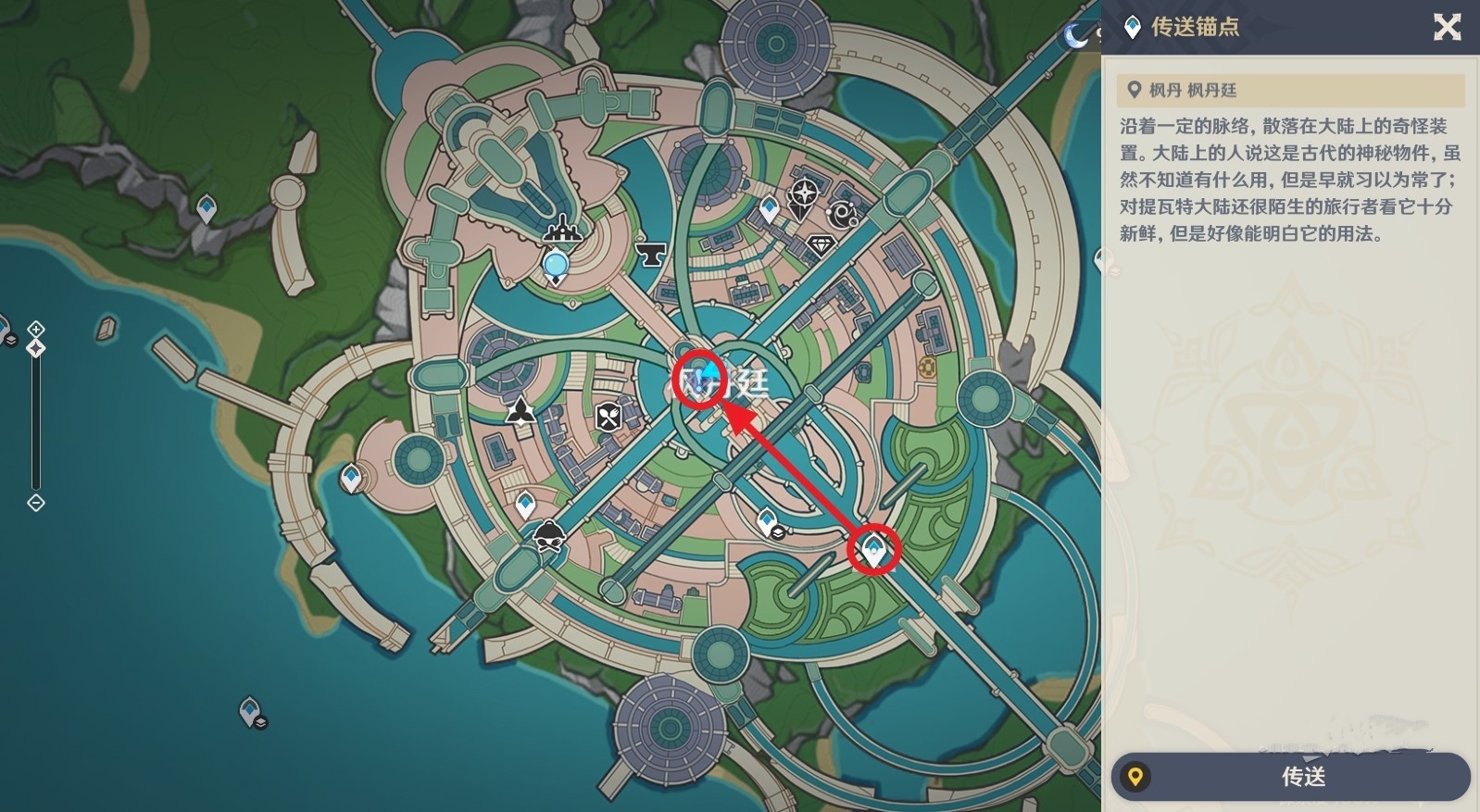Select the chef hat with crossed utensils marker

549,534
